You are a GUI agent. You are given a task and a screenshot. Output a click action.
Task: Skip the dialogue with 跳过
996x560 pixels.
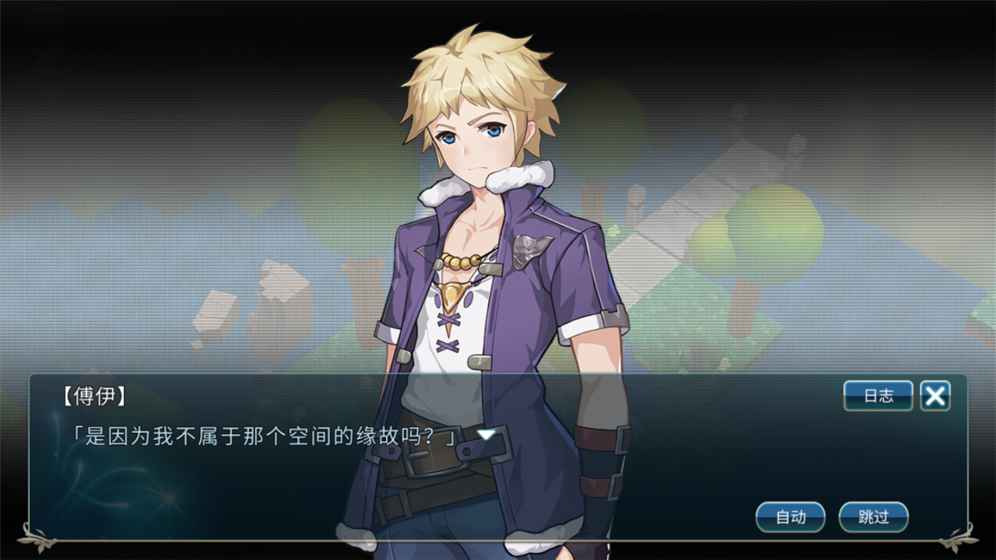[x=873, y=517]
